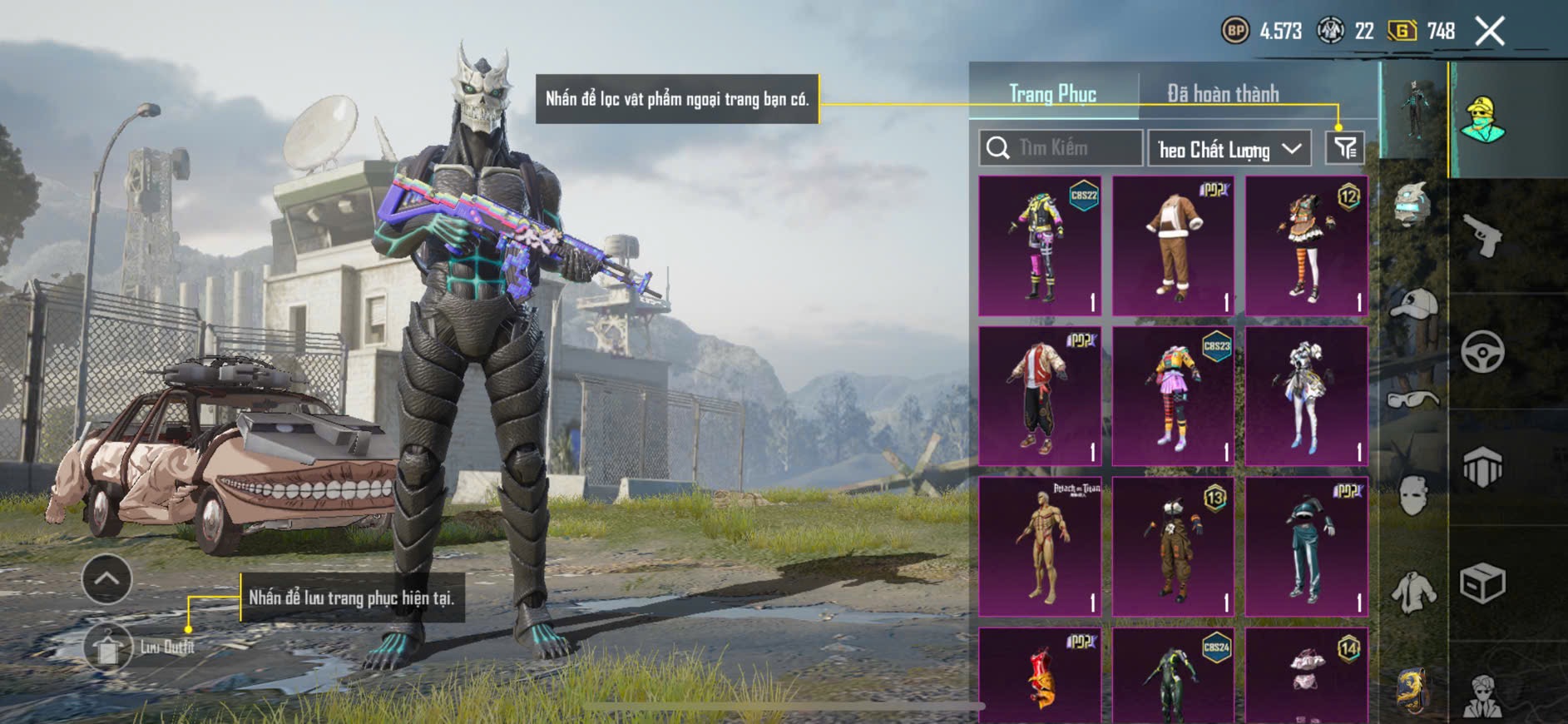Select the C8S23 colorful skirt outfit
Image resolution: width=1568 pixels, height=724 pixels.
click(x=1173, y=396)
